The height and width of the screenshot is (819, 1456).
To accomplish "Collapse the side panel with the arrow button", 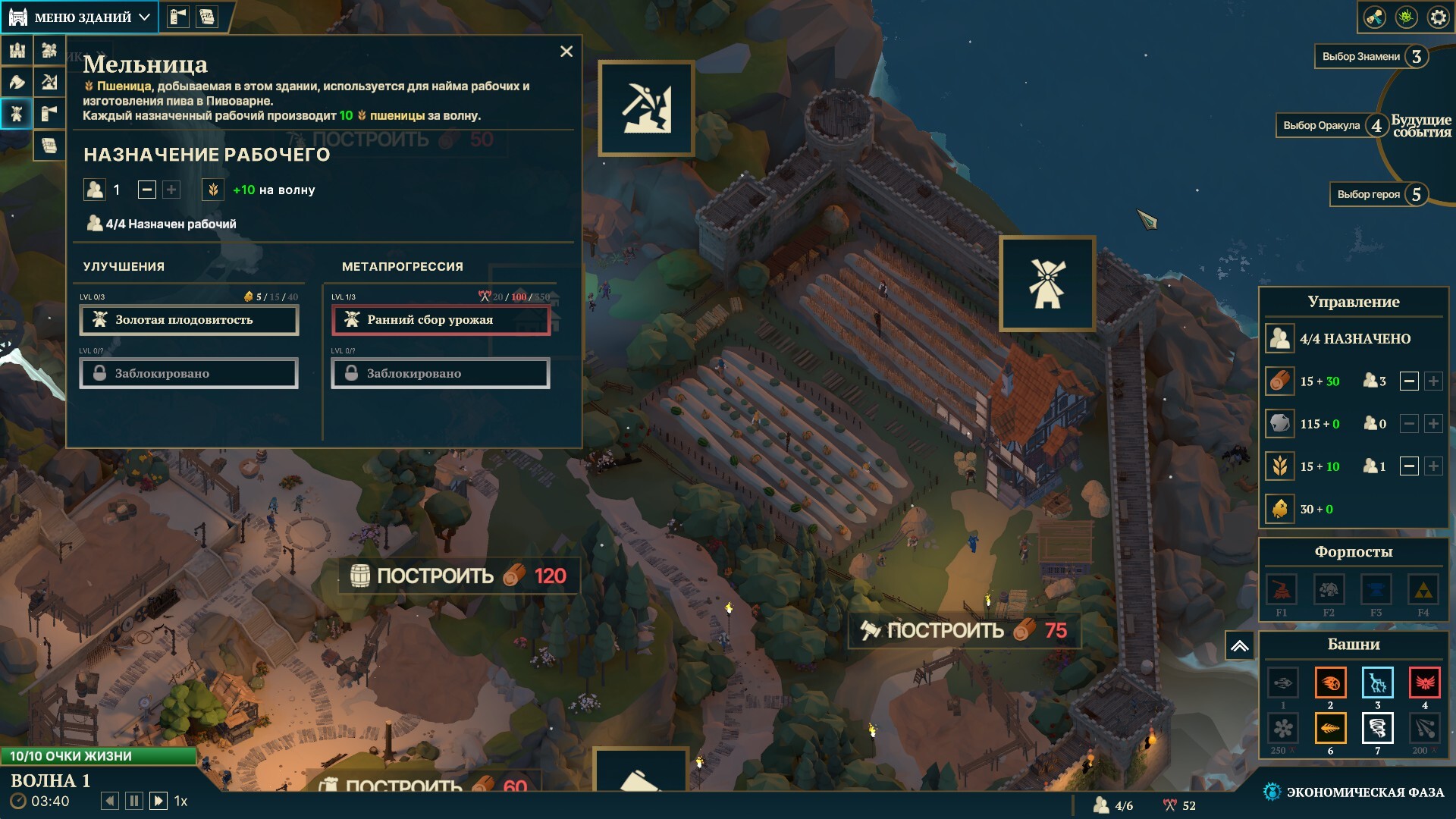I will click(x=1239, y=646).
